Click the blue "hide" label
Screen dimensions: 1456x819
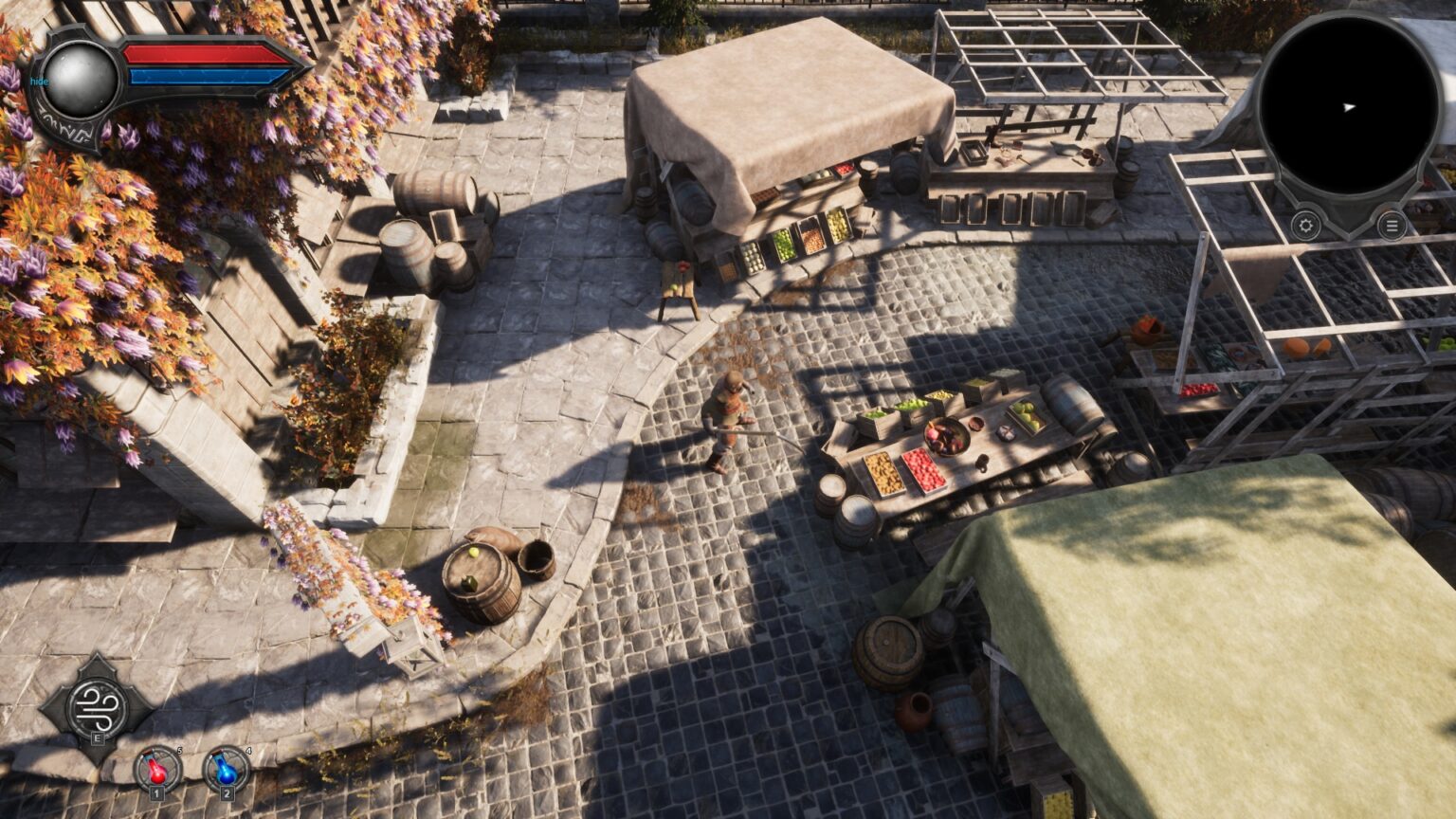coord(39,82)
